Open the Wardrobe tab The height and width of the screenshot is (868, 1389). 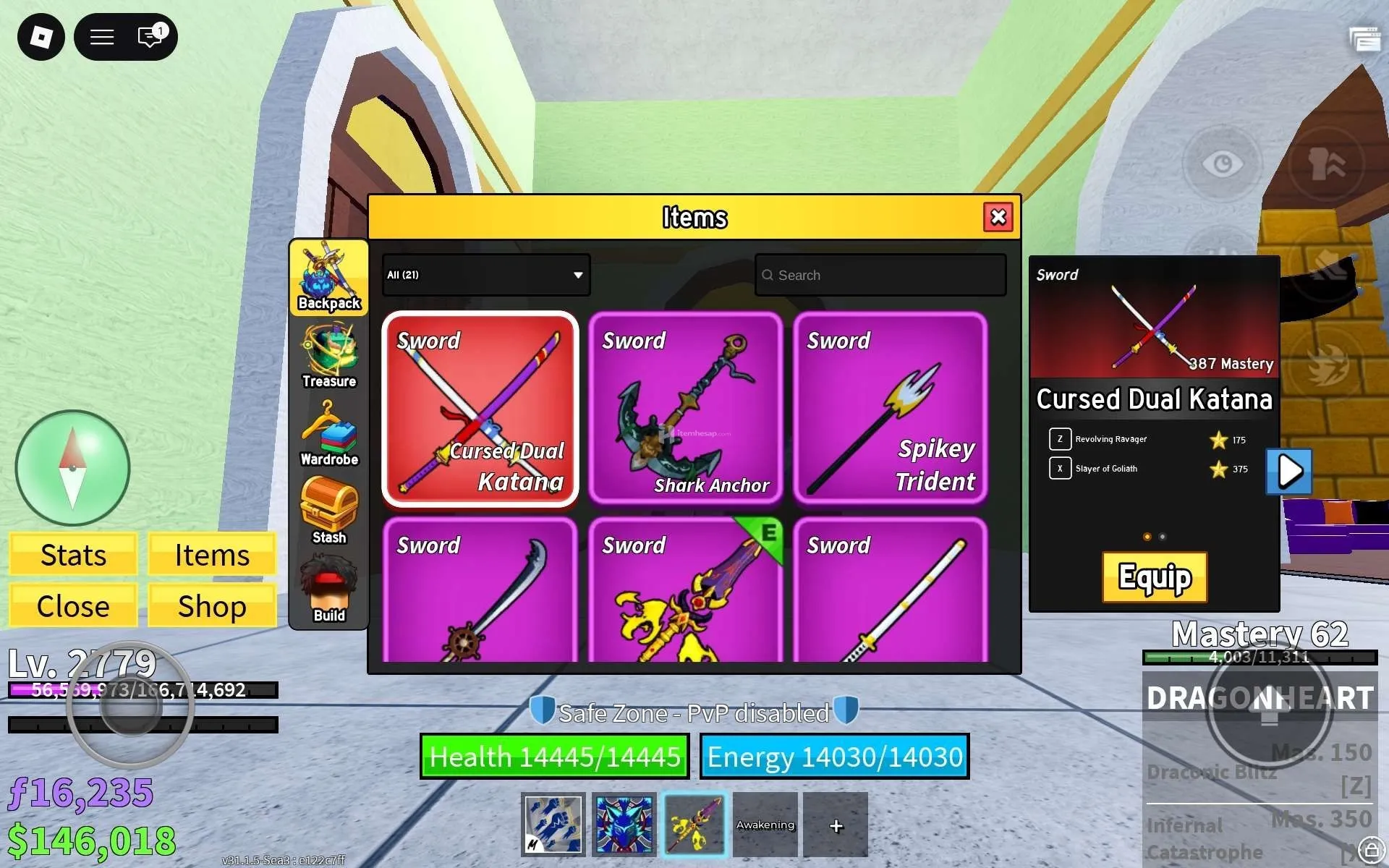pyautogui.click(x=329, y=434)
